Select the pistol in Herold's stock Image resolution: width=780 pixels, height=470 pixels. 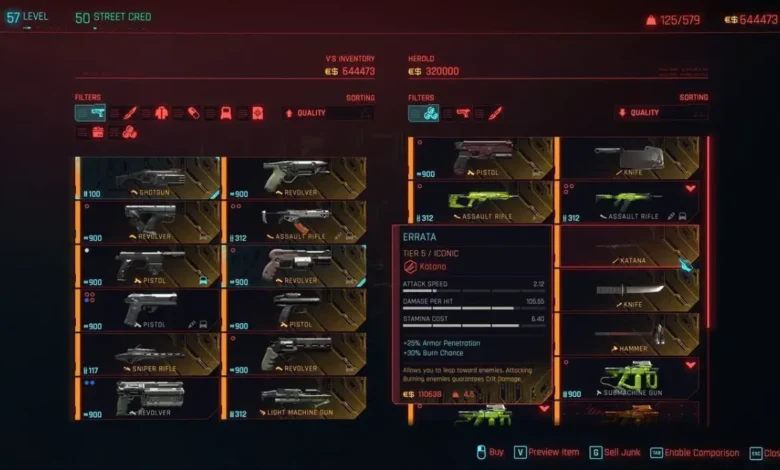482,158
